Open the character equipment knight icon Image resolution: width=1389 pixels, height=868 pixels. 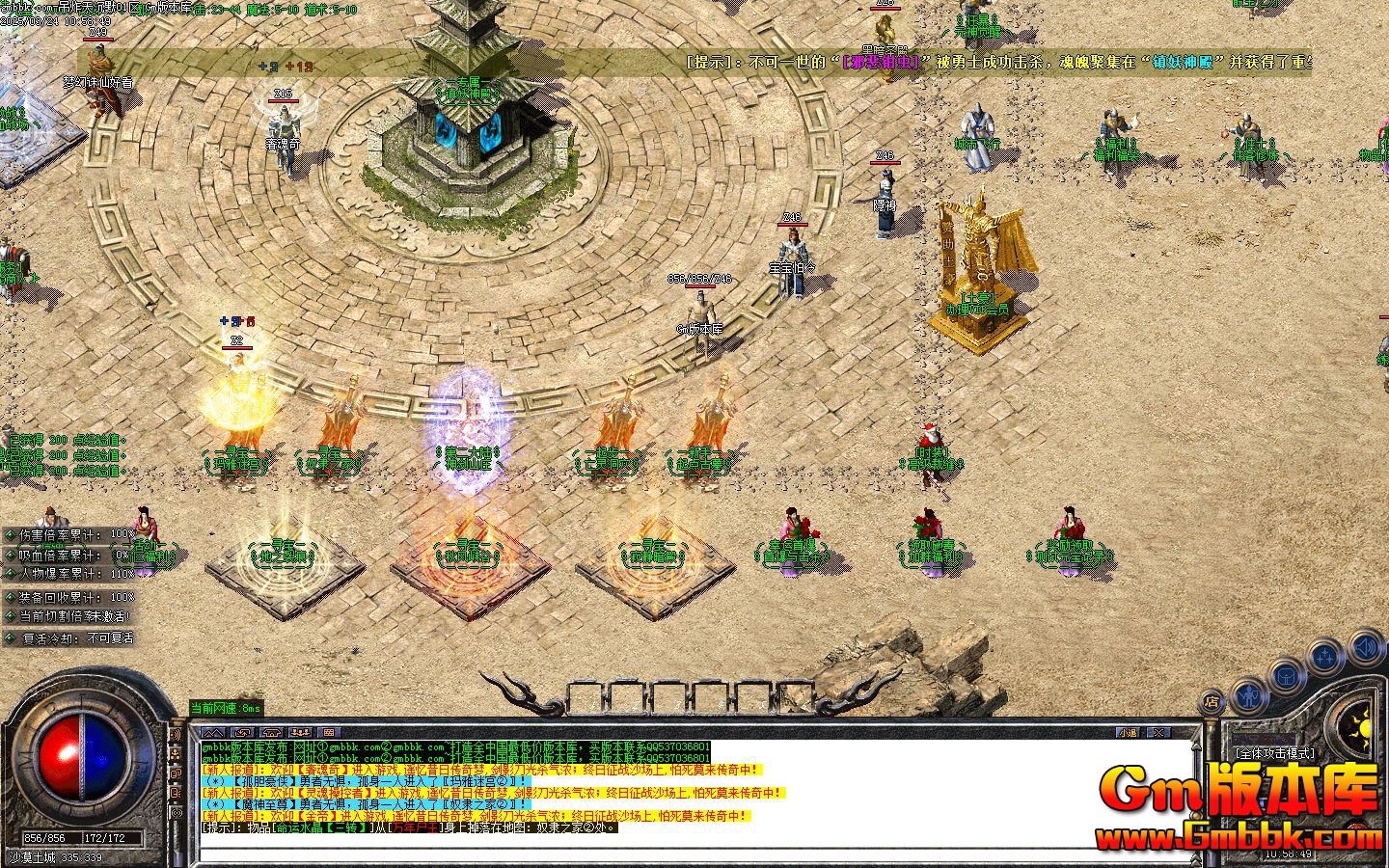pos(1250,697)
